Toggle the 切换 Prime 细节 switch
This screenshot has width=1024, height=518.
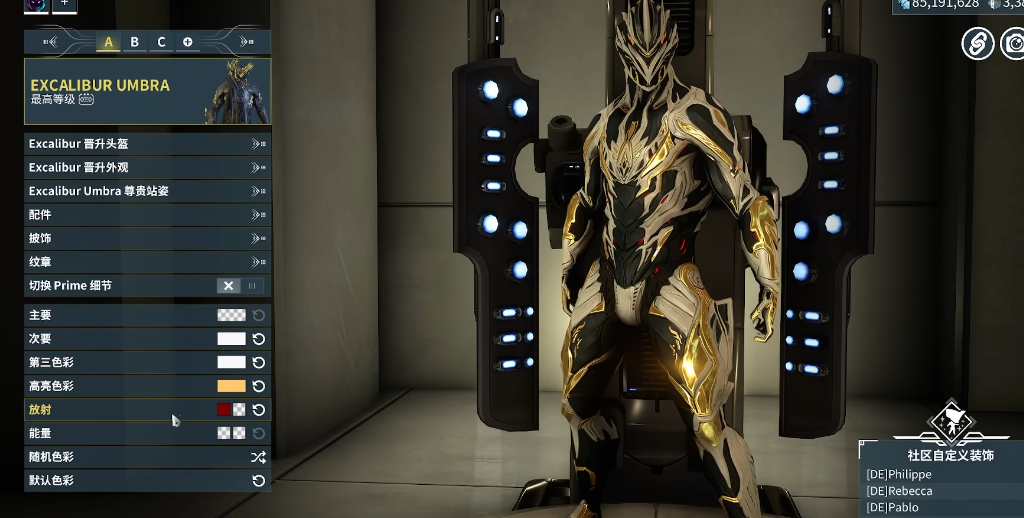(x=240, y=286)
